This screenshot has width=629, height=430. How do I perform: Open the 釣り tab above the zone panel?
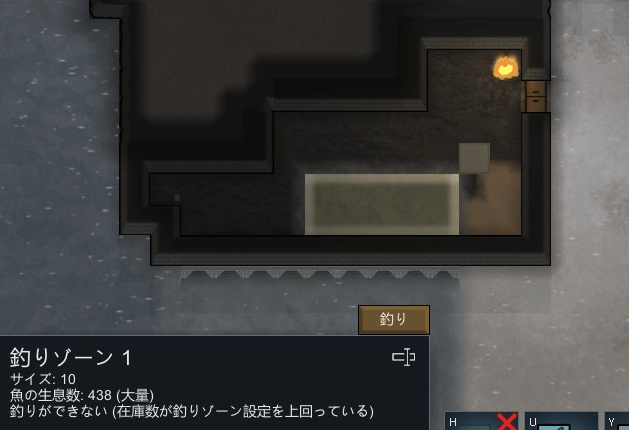point(394,320)
